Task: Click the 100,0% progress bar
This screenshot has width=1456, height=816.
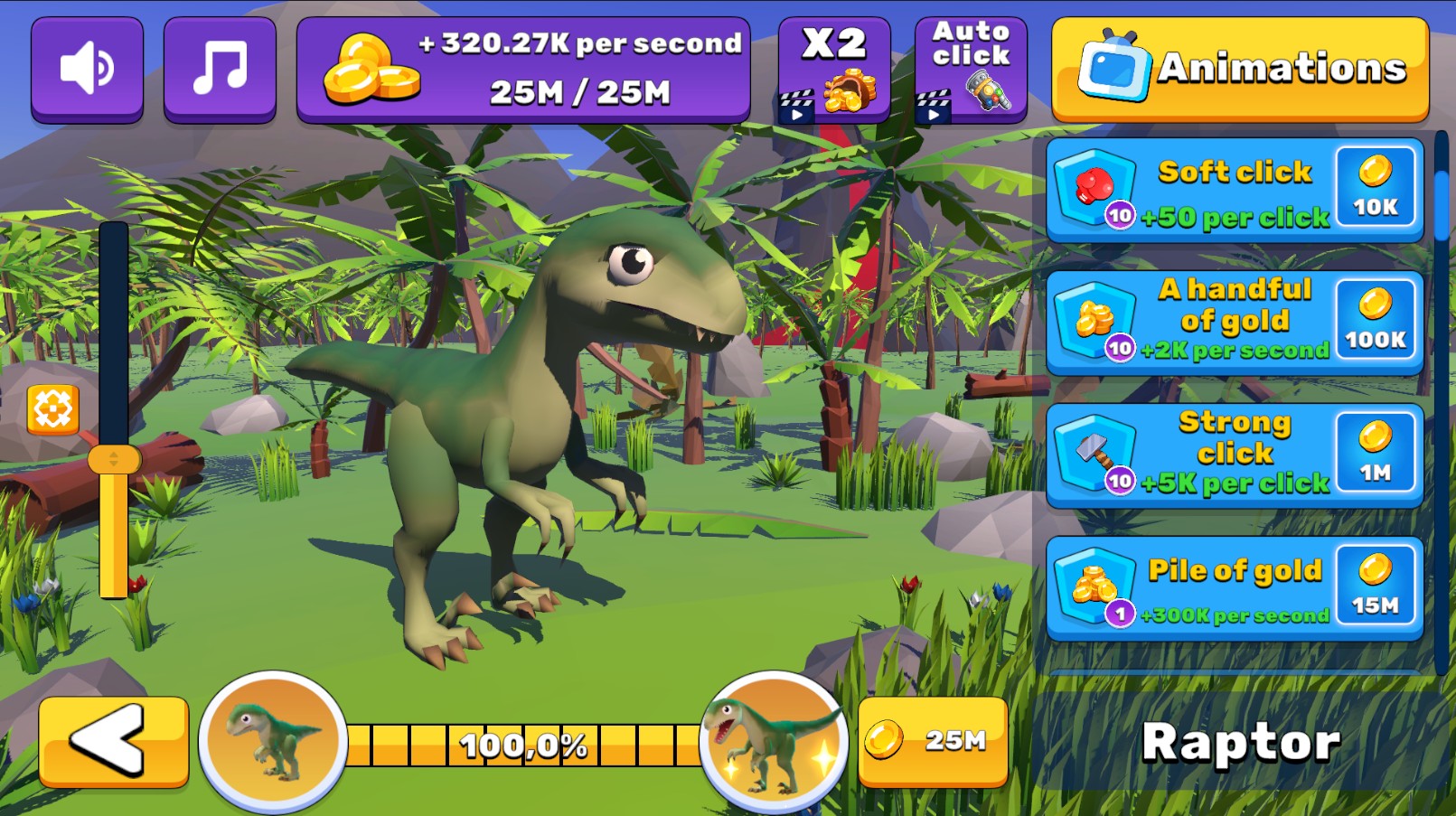Action: [x=524, y=744]
